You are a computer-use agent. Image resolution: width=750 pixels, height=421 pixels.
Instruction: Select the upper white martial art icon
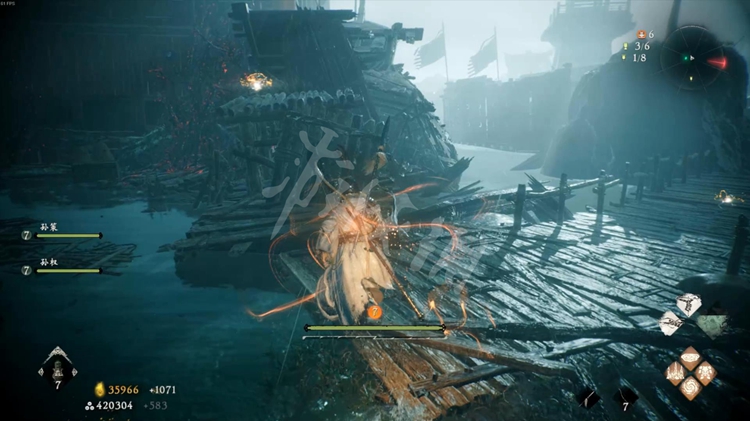[x=690, y=304]
